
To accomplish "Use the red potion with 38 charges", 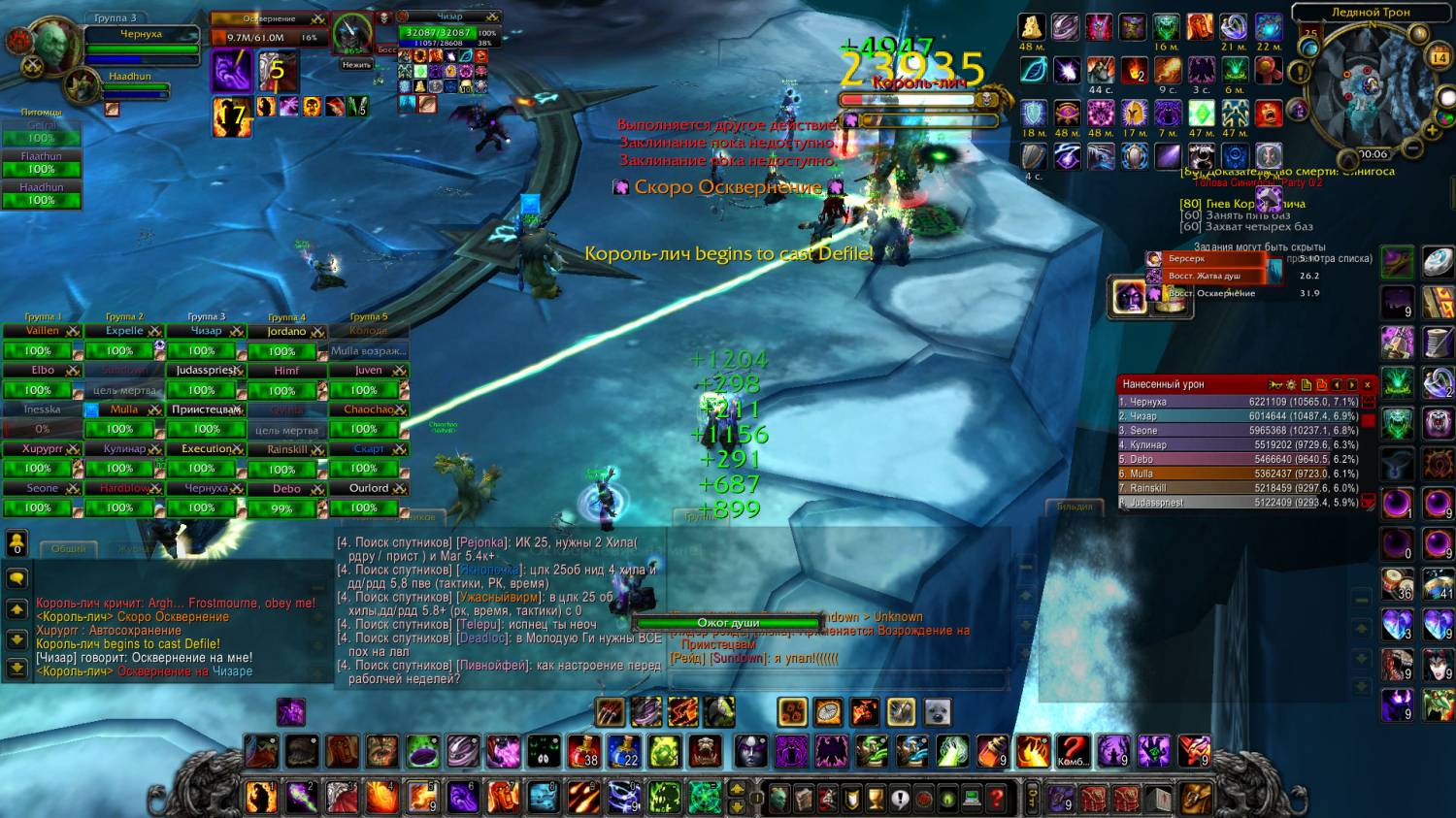I will pyautogui.click(x=583, y=751).
